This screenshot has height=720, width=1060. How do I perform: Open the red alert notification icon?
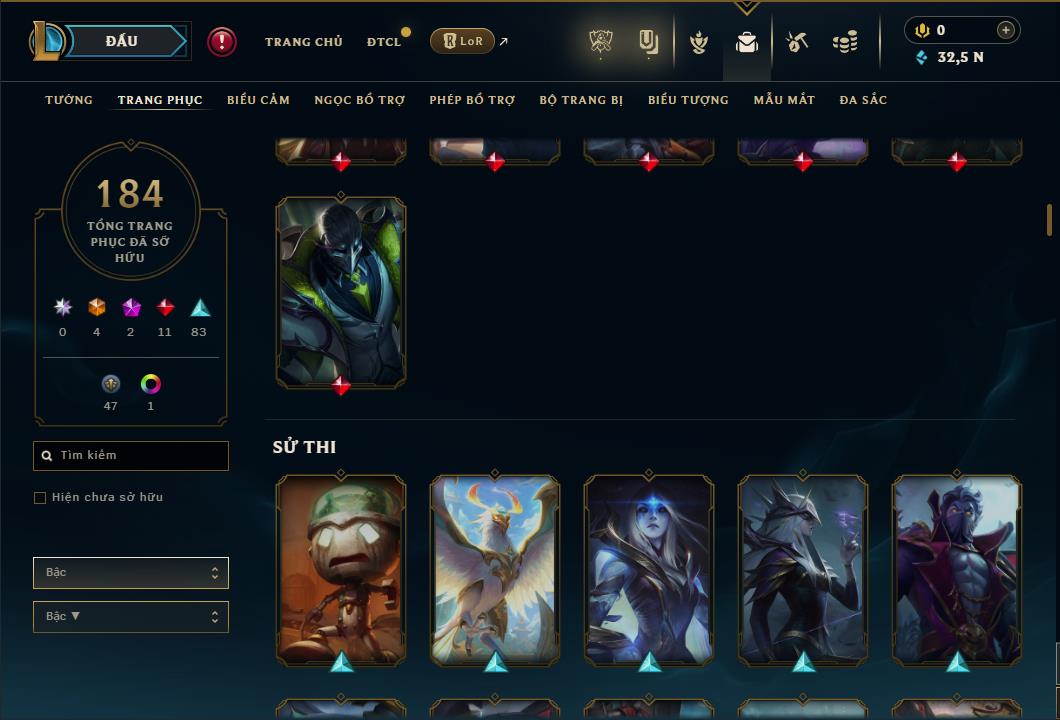tap(222, 42)
